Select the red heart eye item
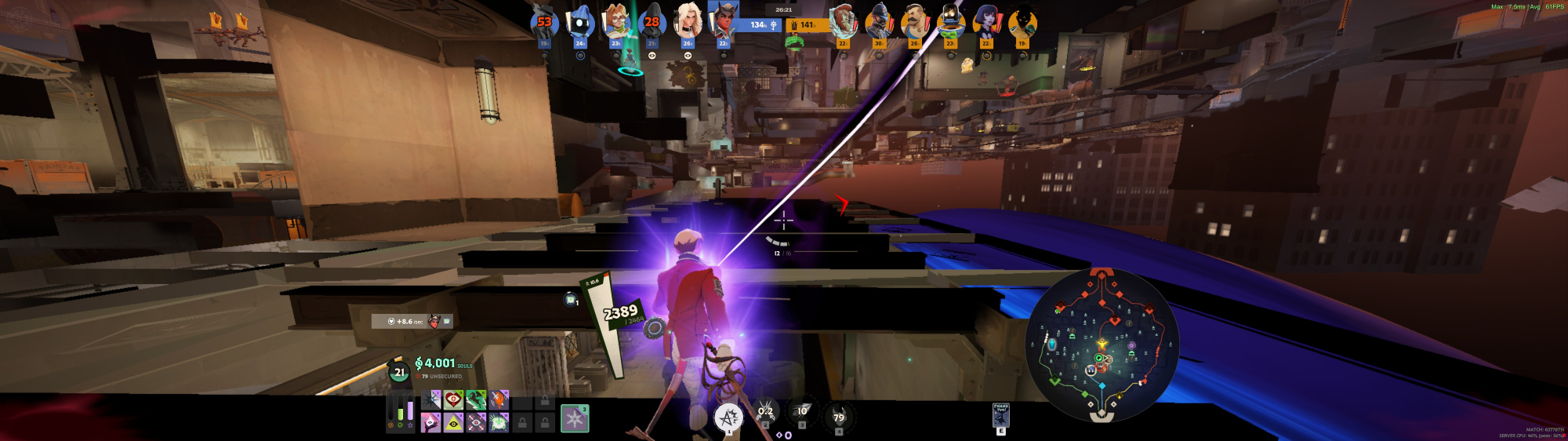This screenshot has width=1568, height=441. [x=453, y=400]
